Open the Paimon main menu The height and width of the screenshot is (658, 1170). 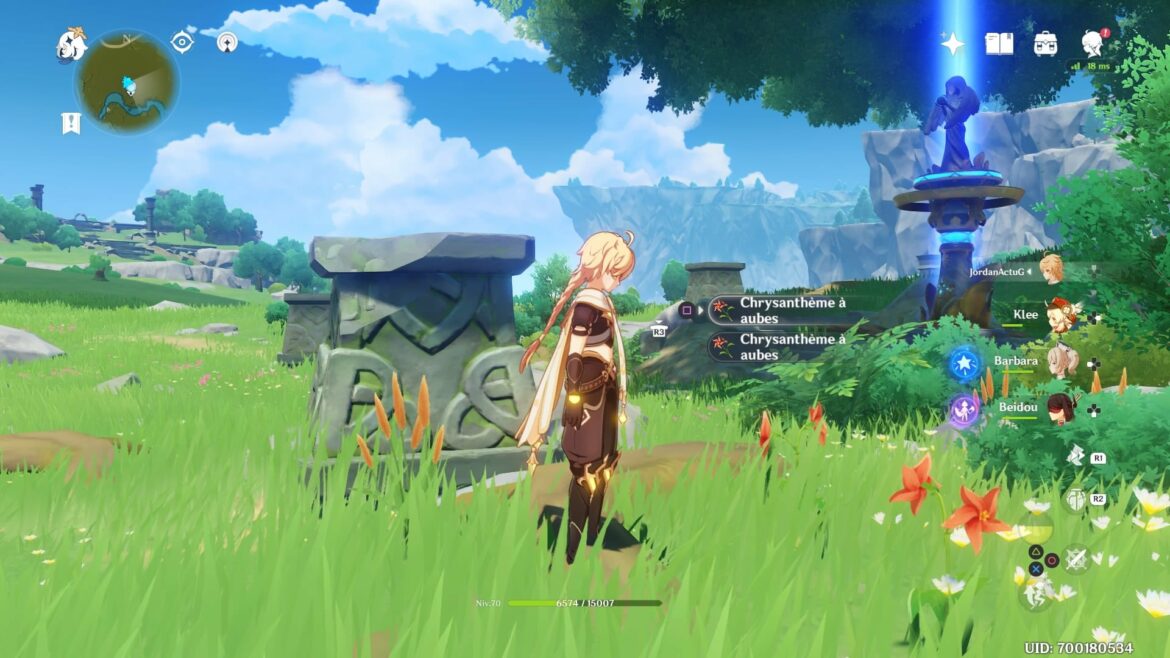pyautogui.click(x=72, y=44)
